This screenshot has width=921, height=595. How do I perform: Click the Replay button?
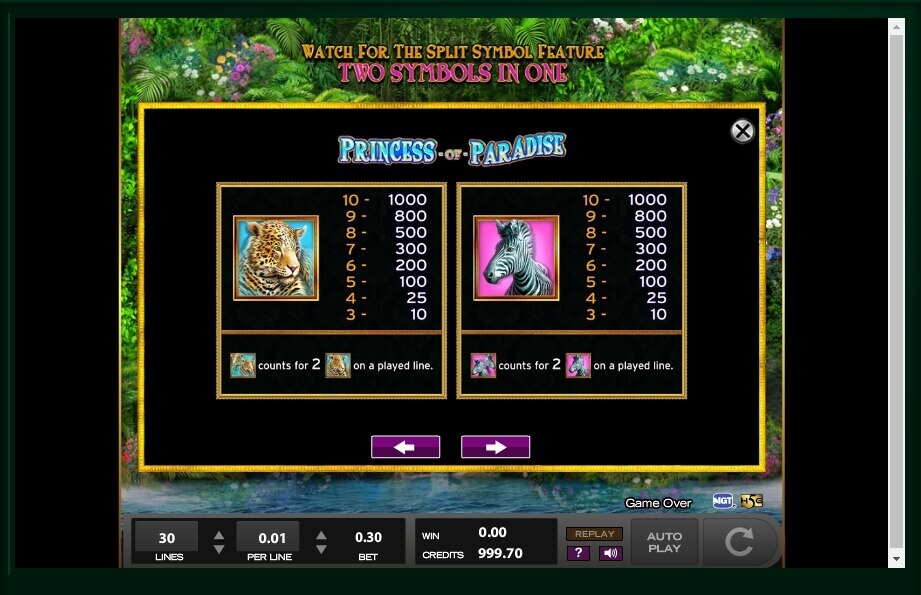(594, 534)
